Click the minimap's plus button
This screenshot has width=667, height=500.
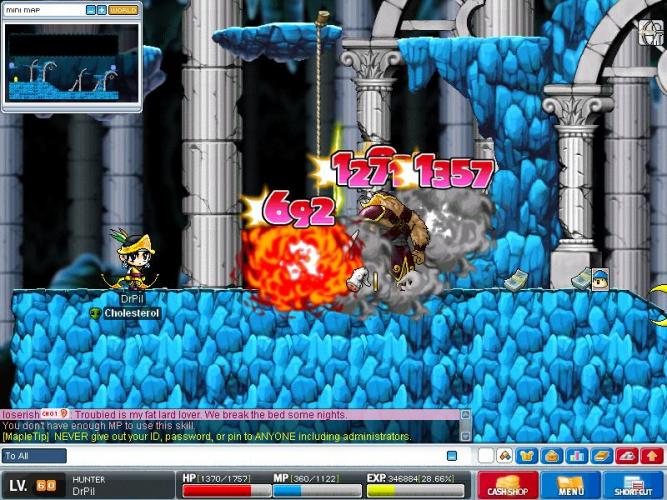click(x=101, y=10)
